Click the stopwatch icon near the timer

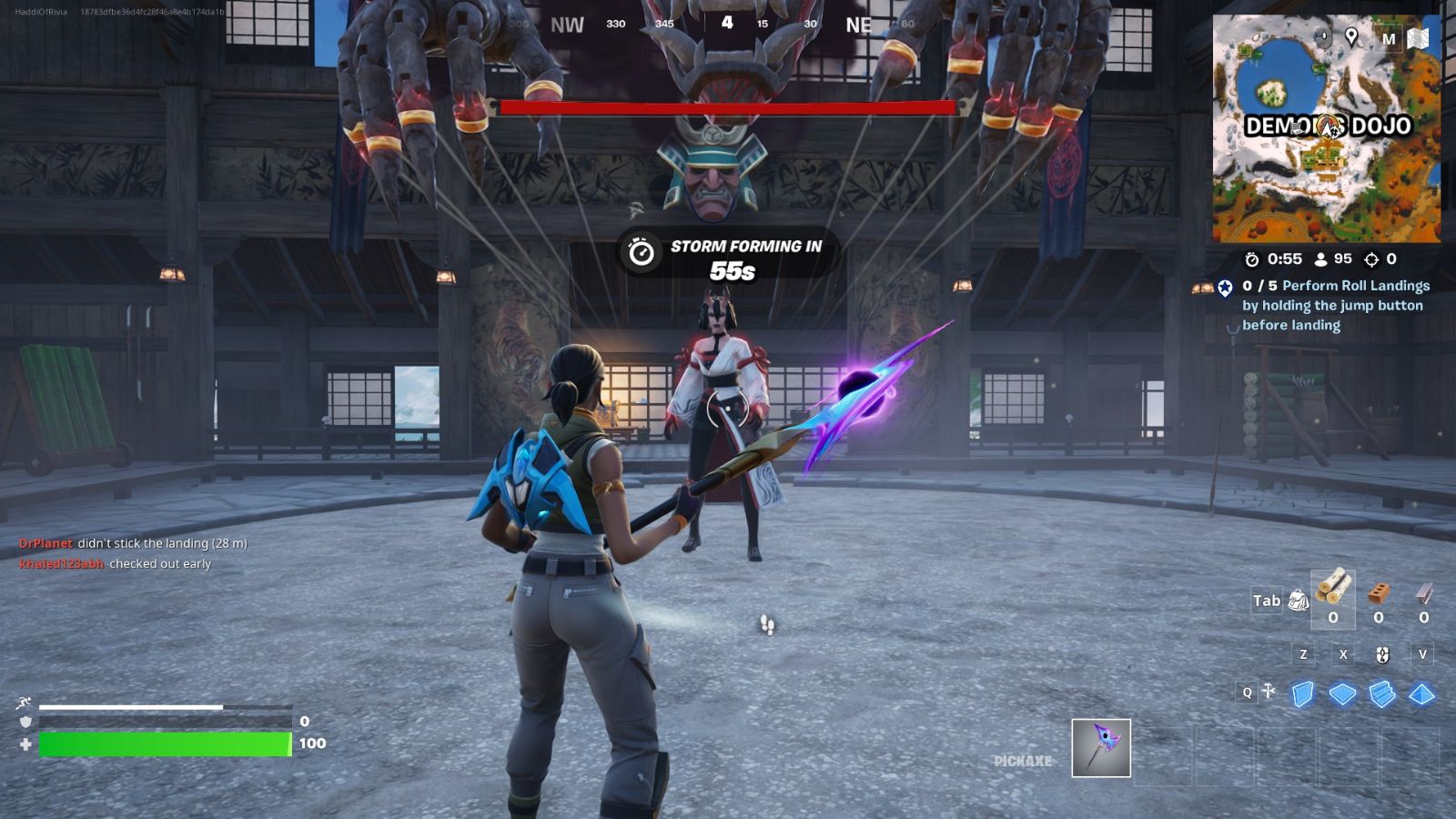(x=1253, y=259)
